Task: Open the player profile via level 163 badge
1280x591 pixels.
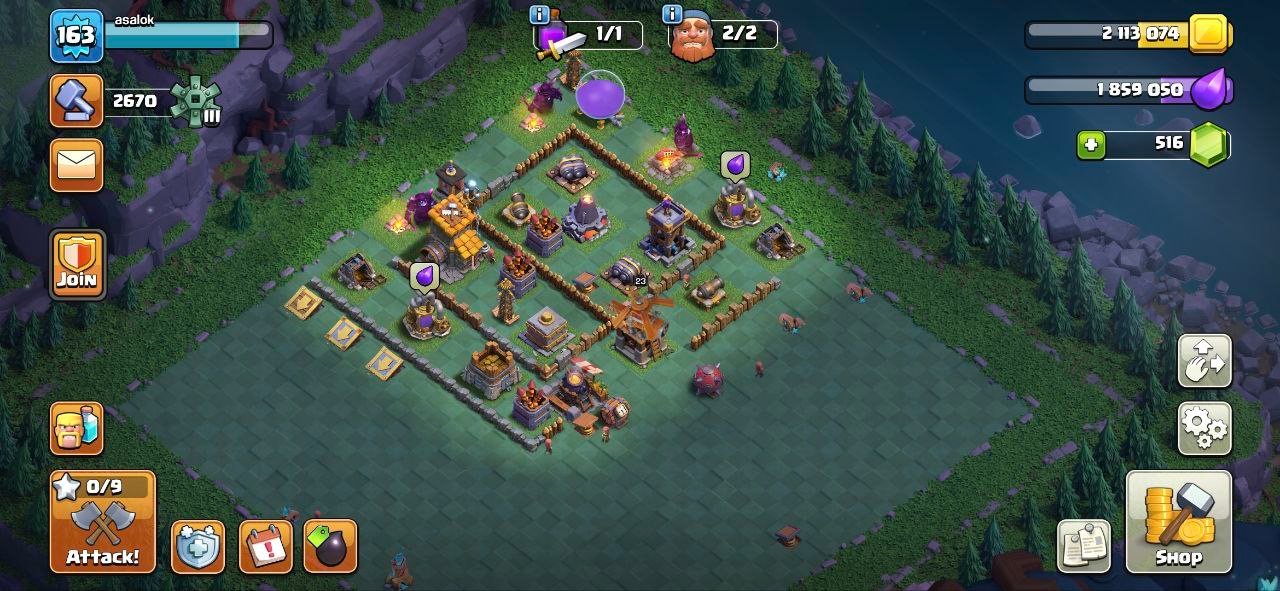Action: pos(76,36)
